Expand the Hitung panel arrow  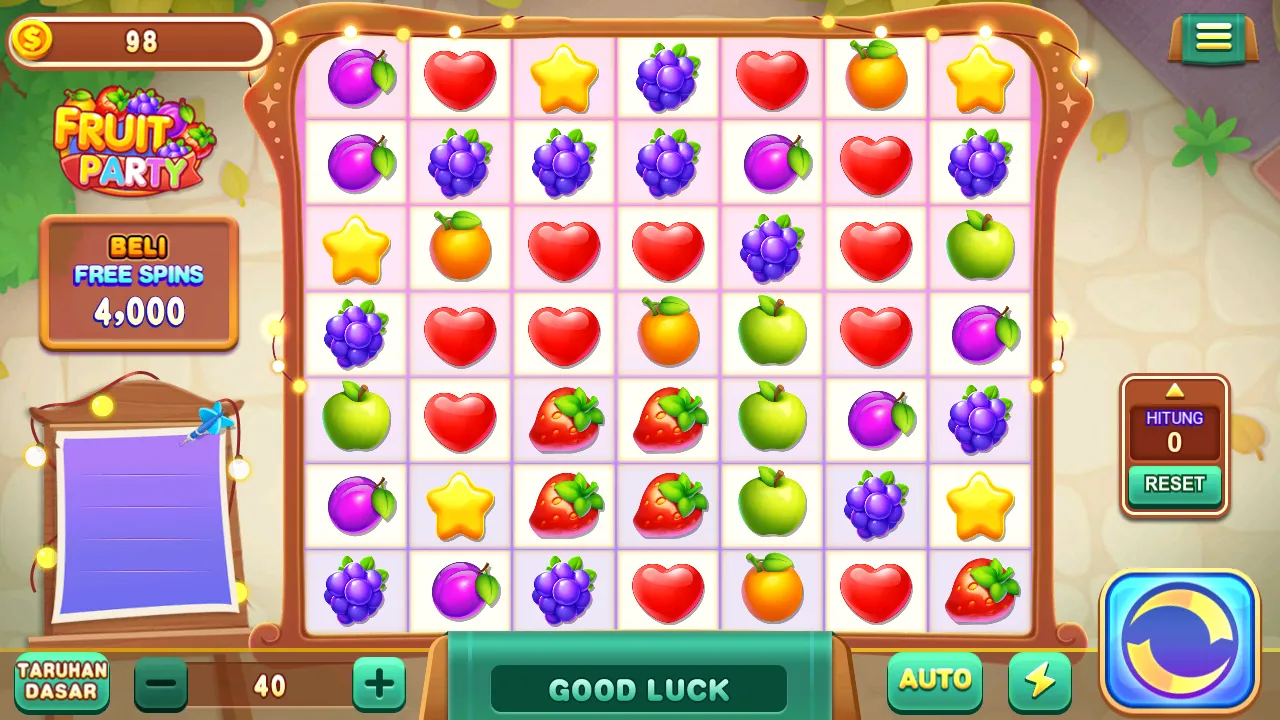click(x=1175, y=390)
